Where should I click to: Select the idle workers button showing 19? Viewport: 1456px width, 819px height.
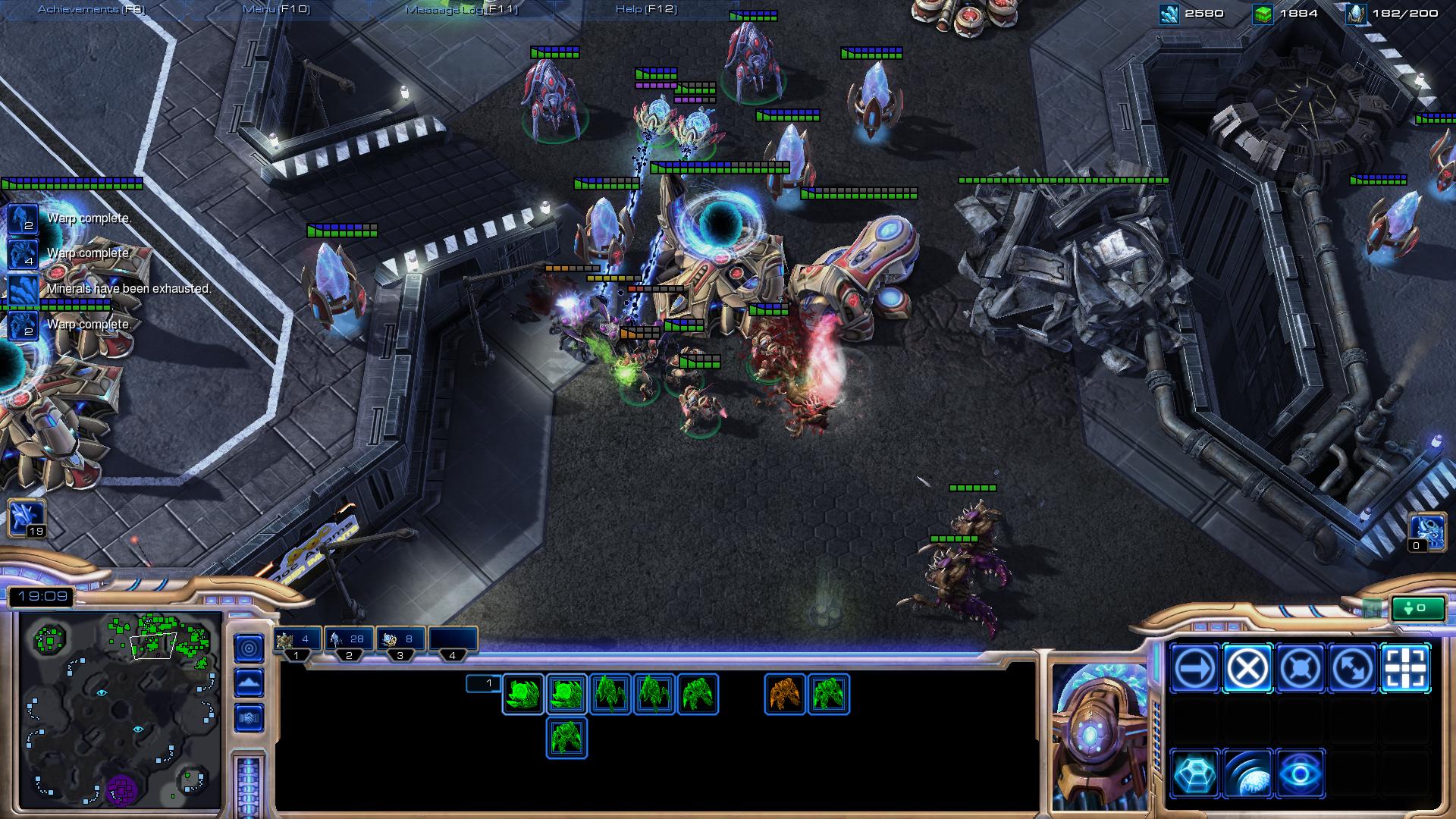pyautogui.click(x=27, y=518)
